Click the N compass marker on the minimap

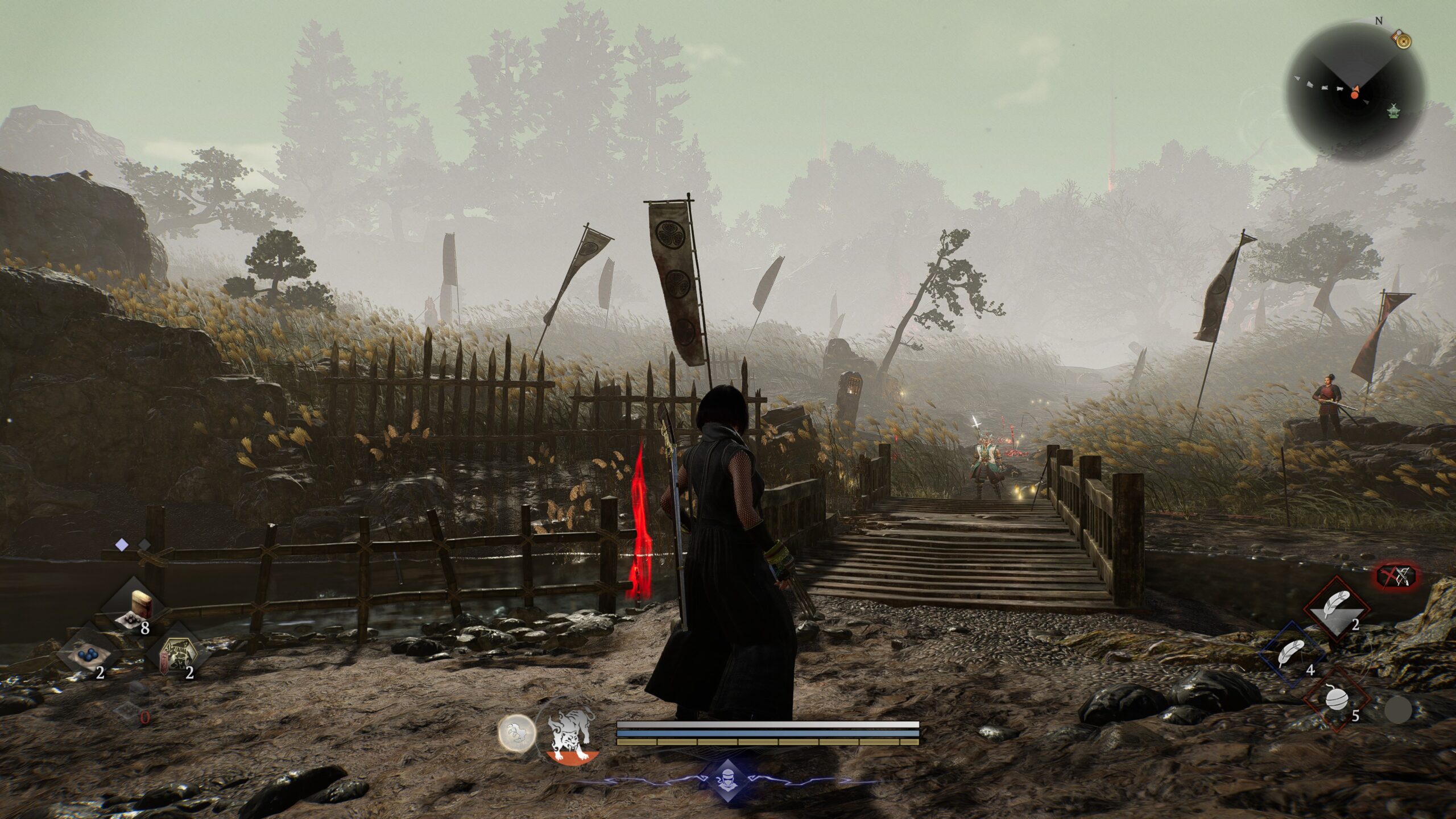point(1379,20)
